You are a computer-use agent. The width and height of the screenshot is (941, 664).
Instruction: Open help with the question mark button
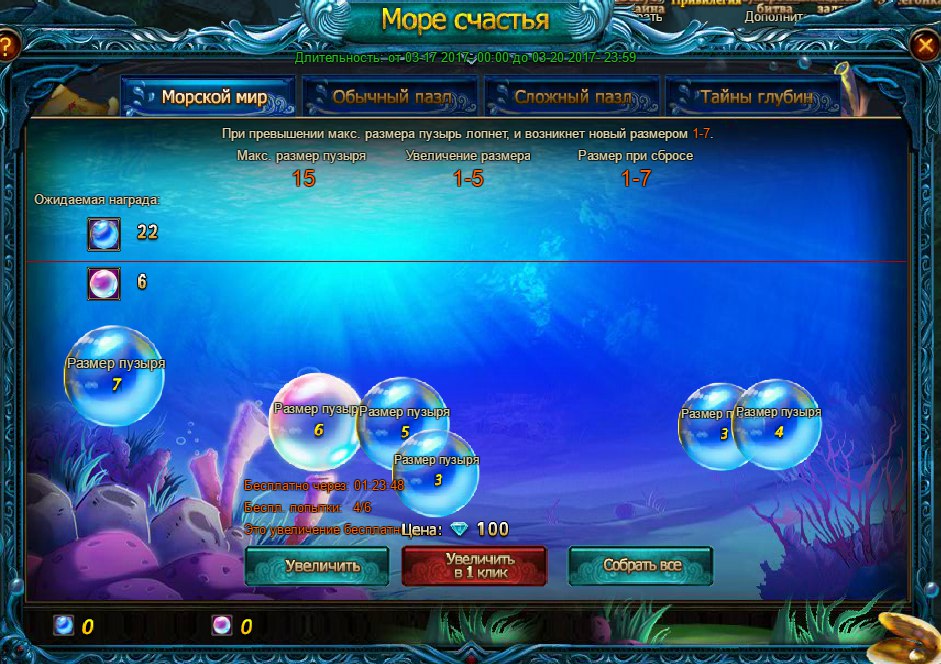[7, 46]
